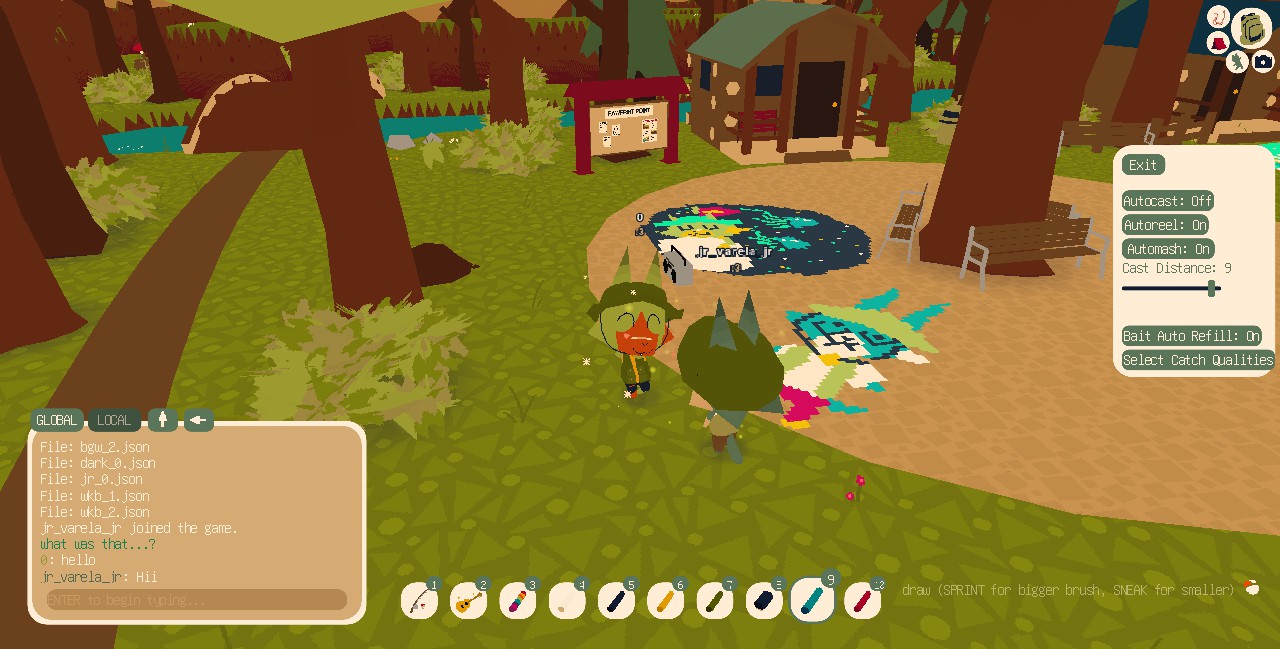
Task: Open the camera icon
Action: pos(1263,61)
